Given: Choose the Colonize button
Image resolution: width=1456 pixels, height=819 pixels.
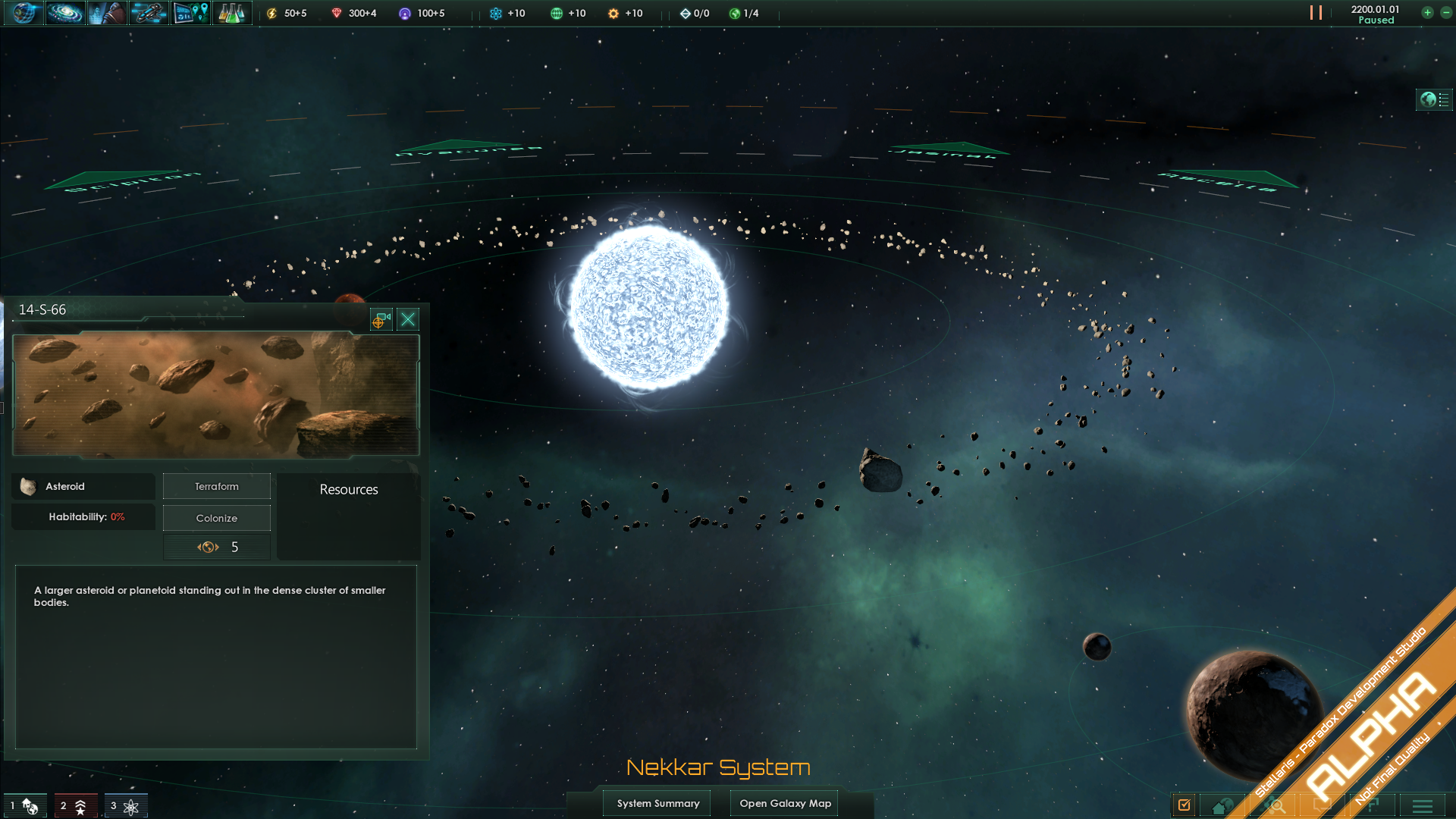Looking at the screenshot, I should (x=217, y=519).
